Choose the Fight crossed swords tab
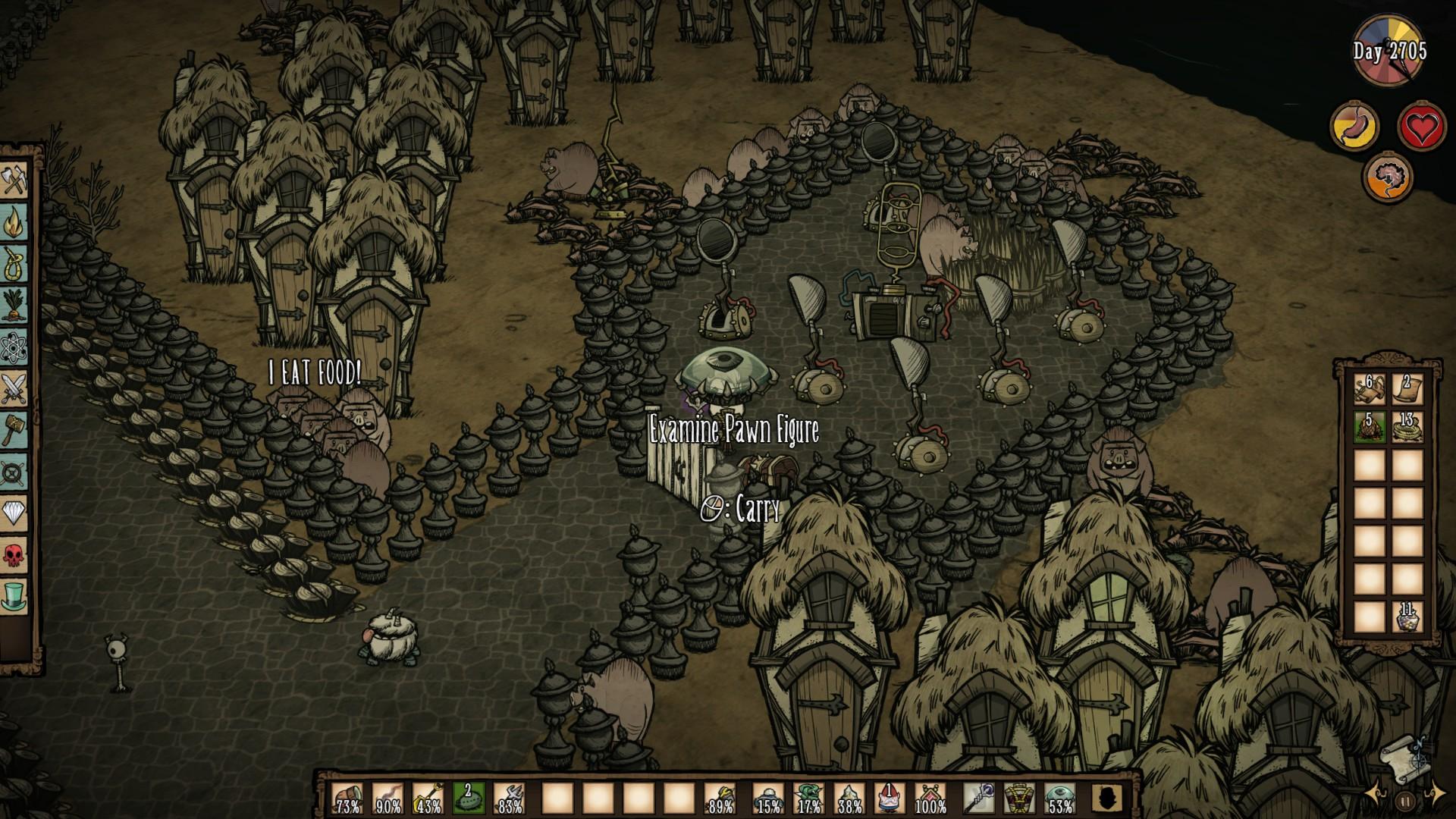Image resolution: width=1456 pixels, height=819 pixels. (x=14, y=388)
